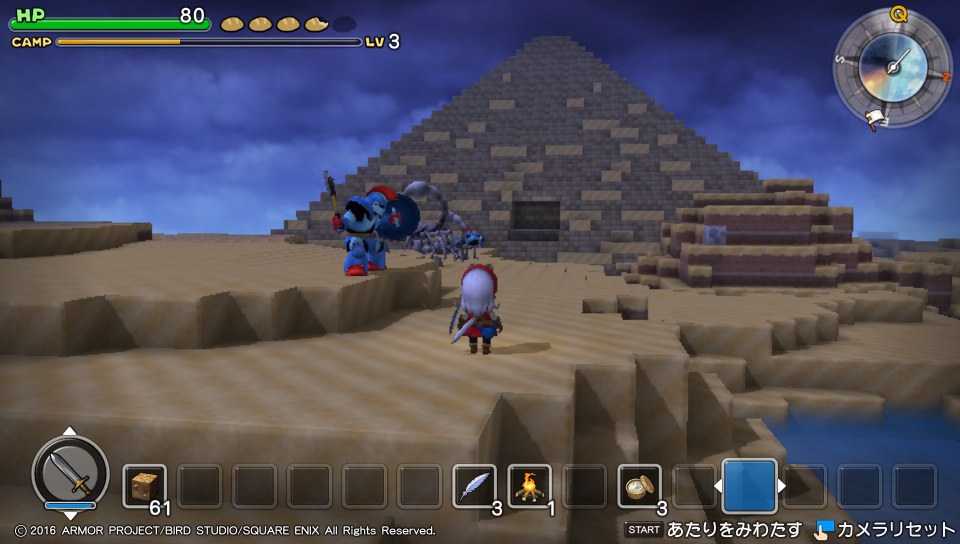Open the compass minimap
The height and width of the screenshot is (544, 960).
(x=892, y=69)
